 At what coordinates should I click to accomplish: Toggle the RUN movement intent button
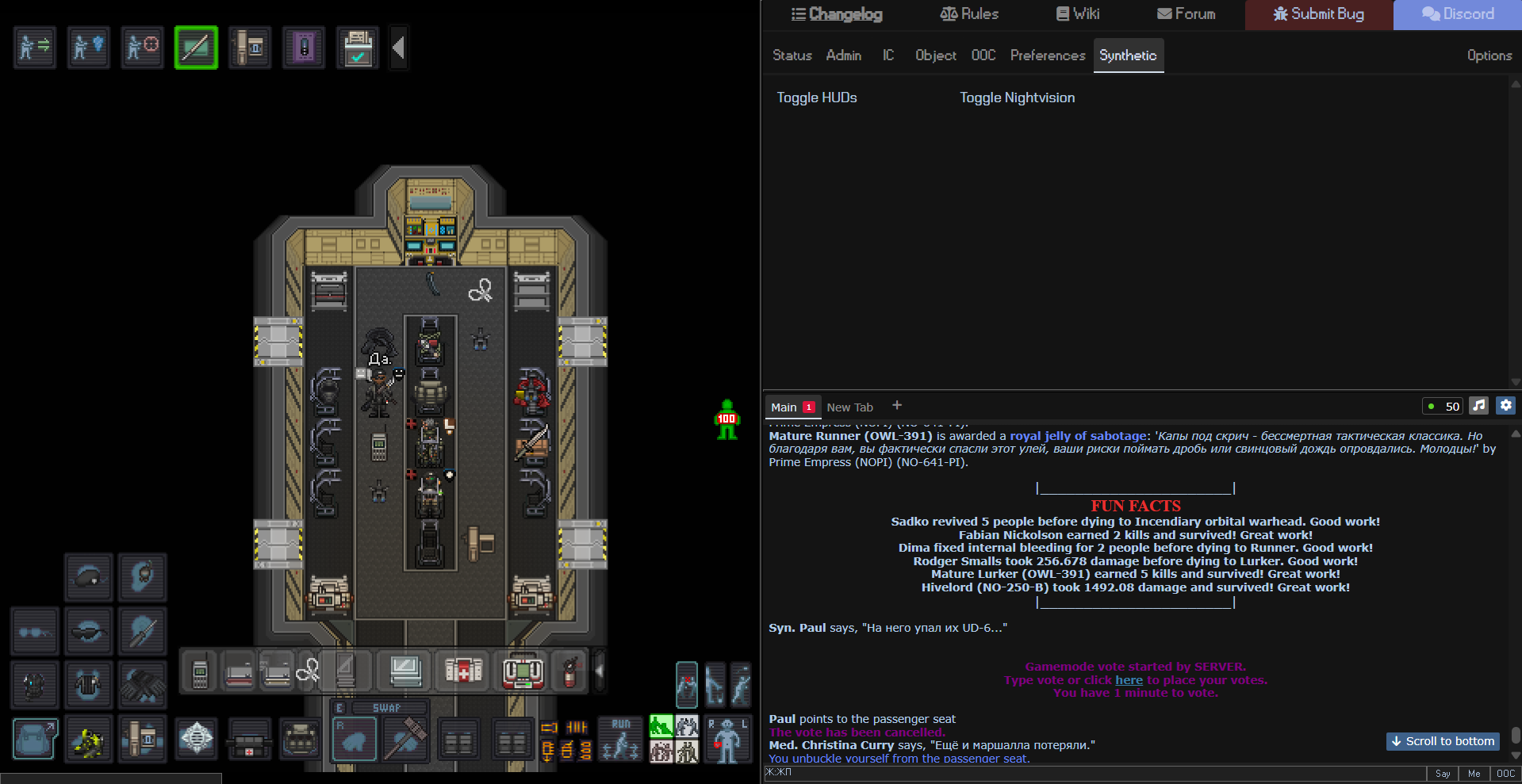620,739
